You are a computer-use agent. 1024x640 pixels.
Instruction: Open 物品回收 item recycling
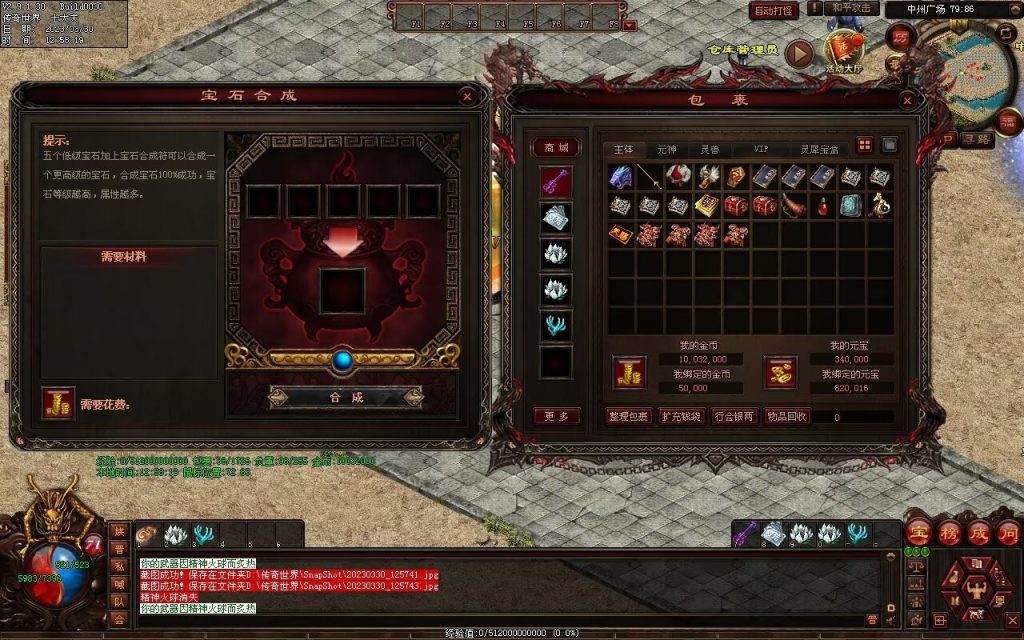(786, 416)
